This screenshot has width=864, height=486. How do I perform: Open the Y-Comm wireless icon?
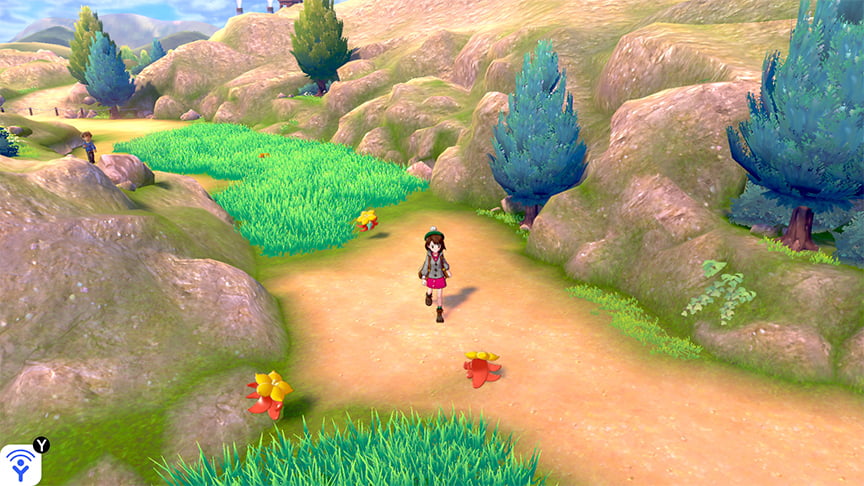click(x=20, y=464)
